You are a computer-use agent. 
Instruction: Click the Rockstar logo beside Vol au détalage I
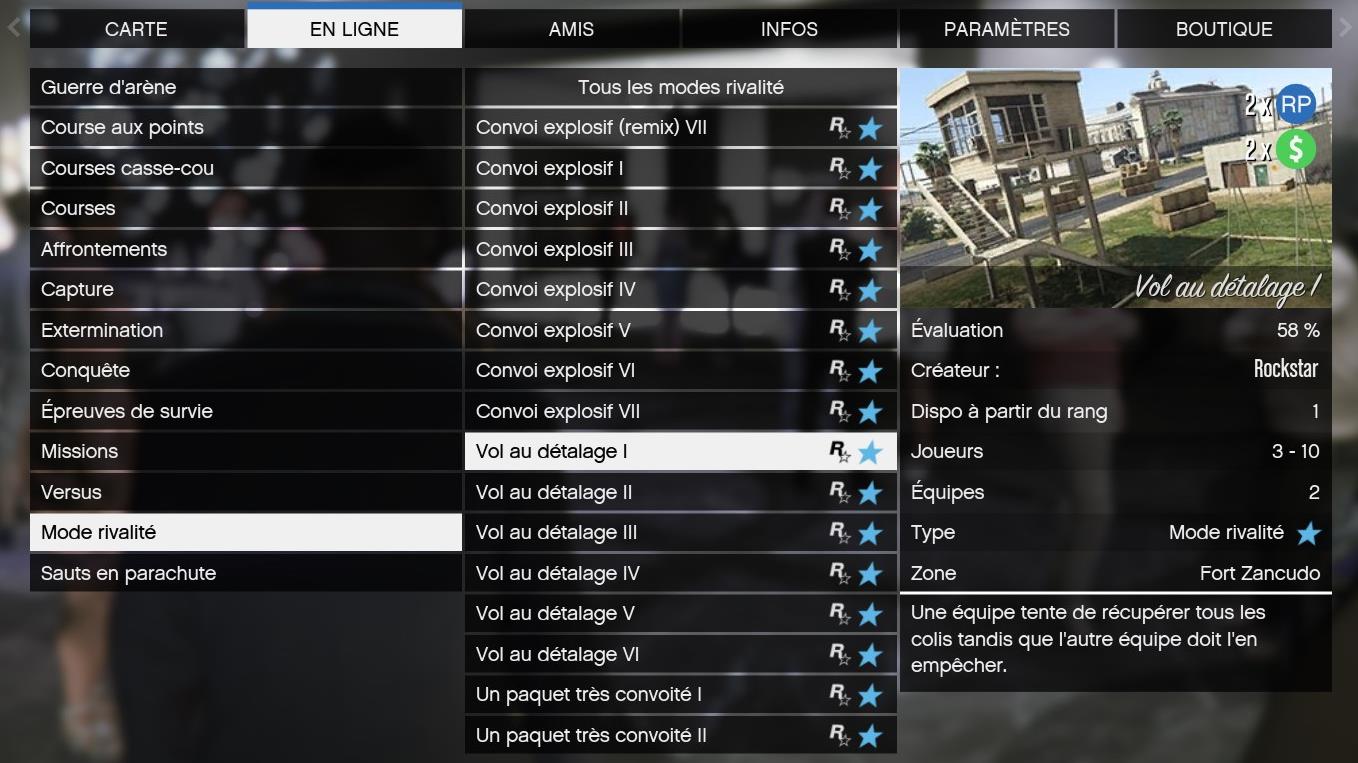pos(845,451)
